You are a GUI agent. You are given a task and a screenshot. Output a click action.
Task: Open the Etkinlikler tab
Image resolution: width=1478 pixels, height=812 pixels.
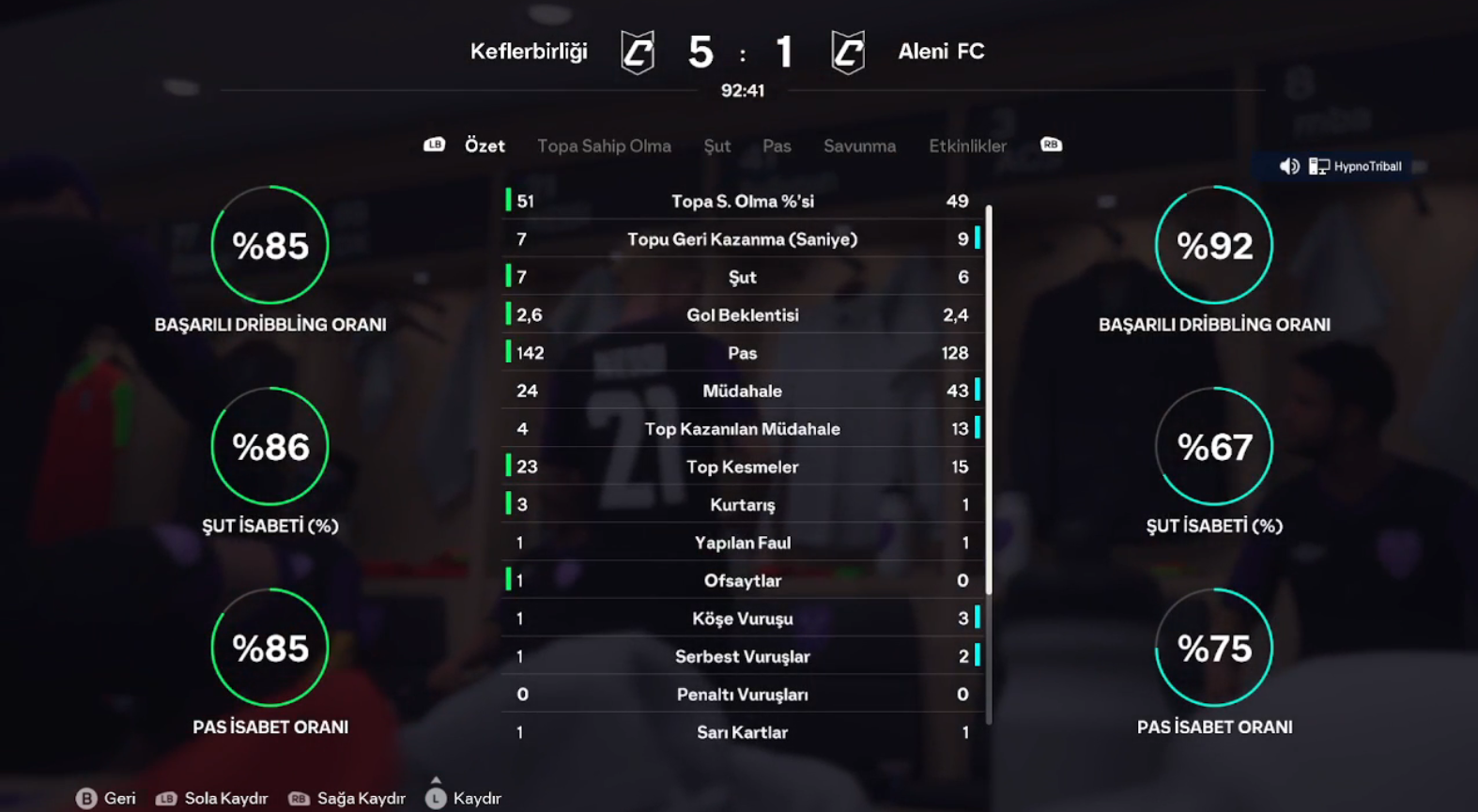pos(967,146)
